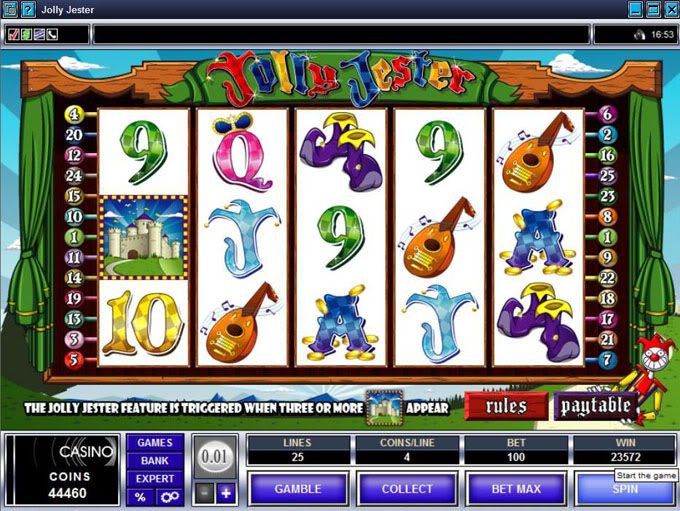680x511 pixels.
Task: Select payline marker number 4
Action: (74, 114)
